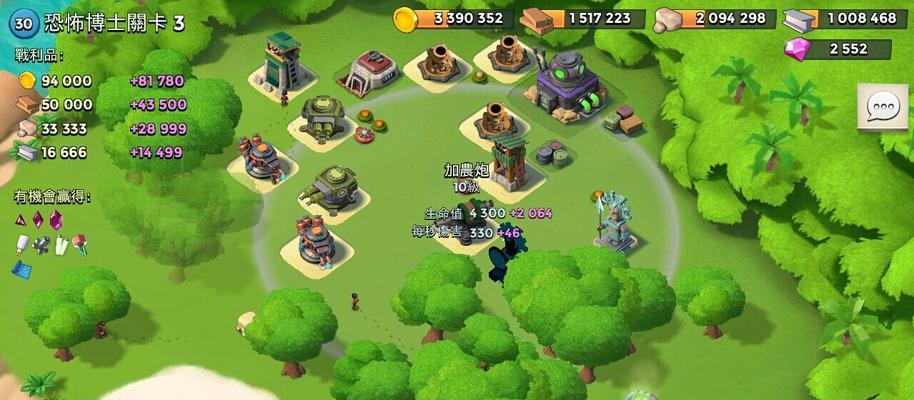Open the chat speech bubble button

pos(882,108)
